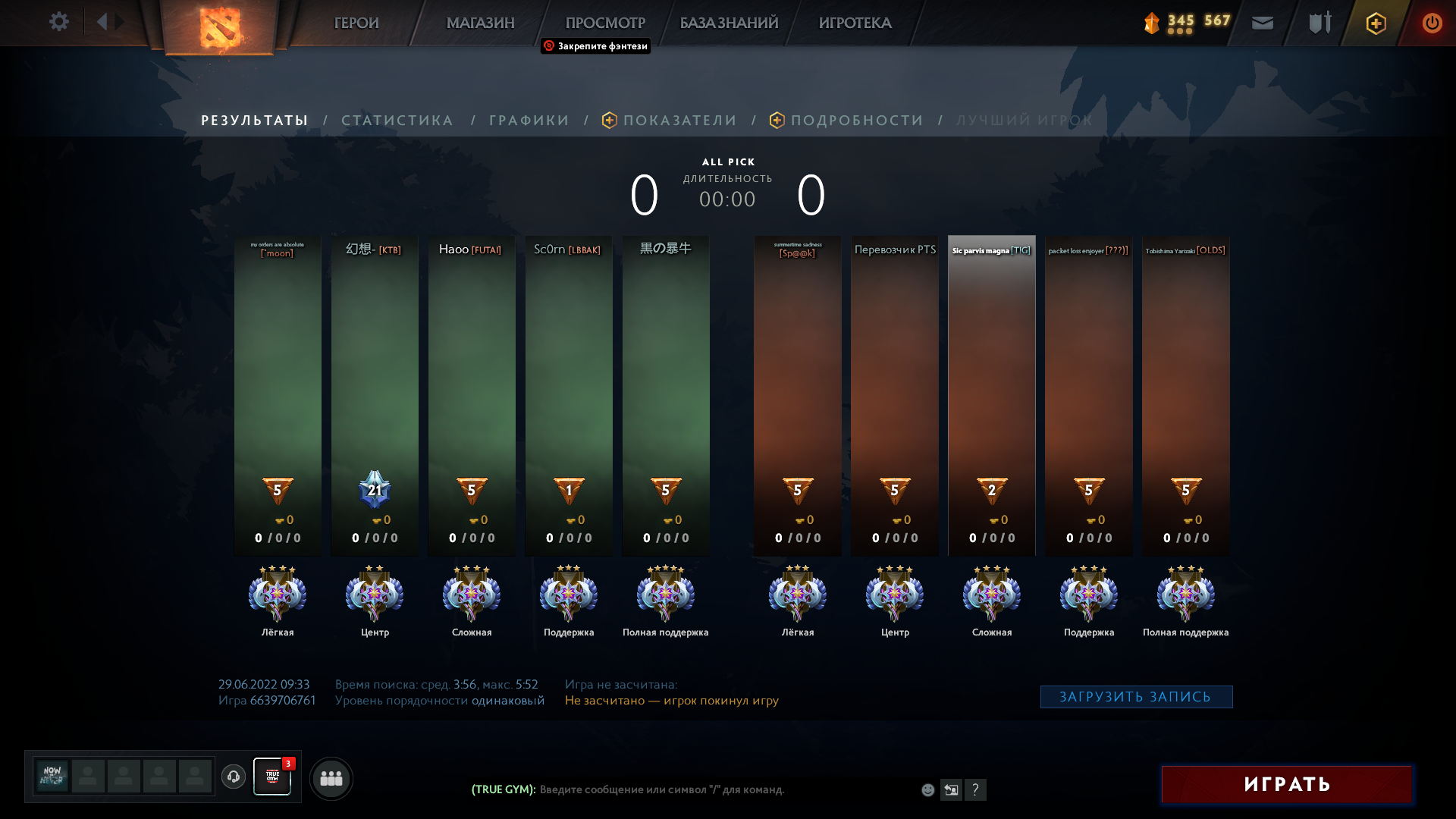Open the screenshot share icon beside chat
The image size is (1456, 819).
click(952, 789)
